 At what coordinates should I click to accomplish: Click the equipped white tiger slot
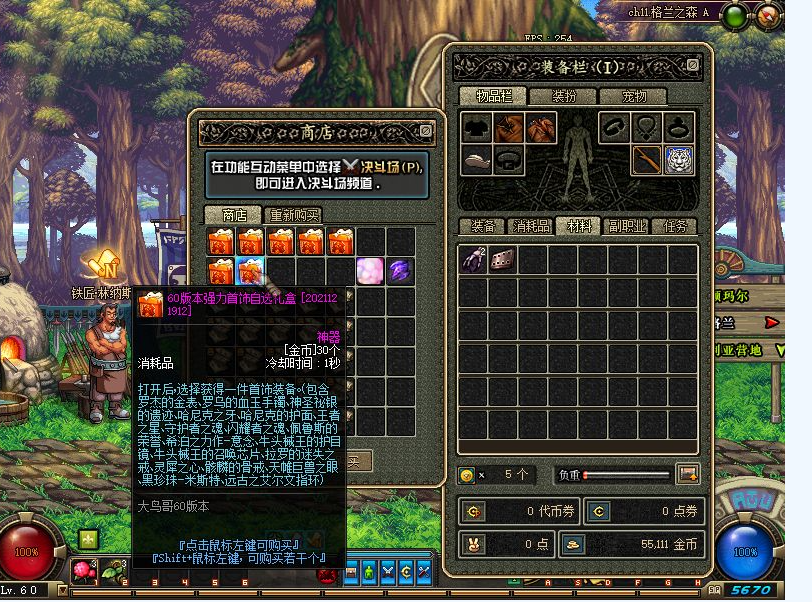coord(680,159)
